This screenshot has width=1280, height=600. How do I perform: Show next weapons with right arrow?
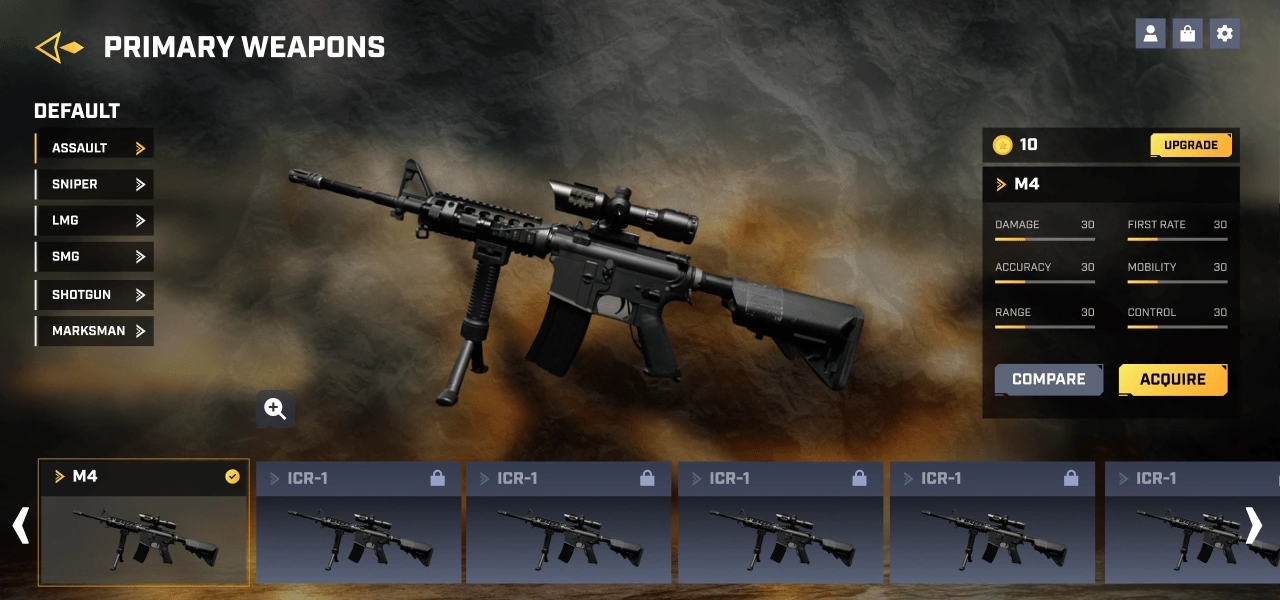point(1253,525)
